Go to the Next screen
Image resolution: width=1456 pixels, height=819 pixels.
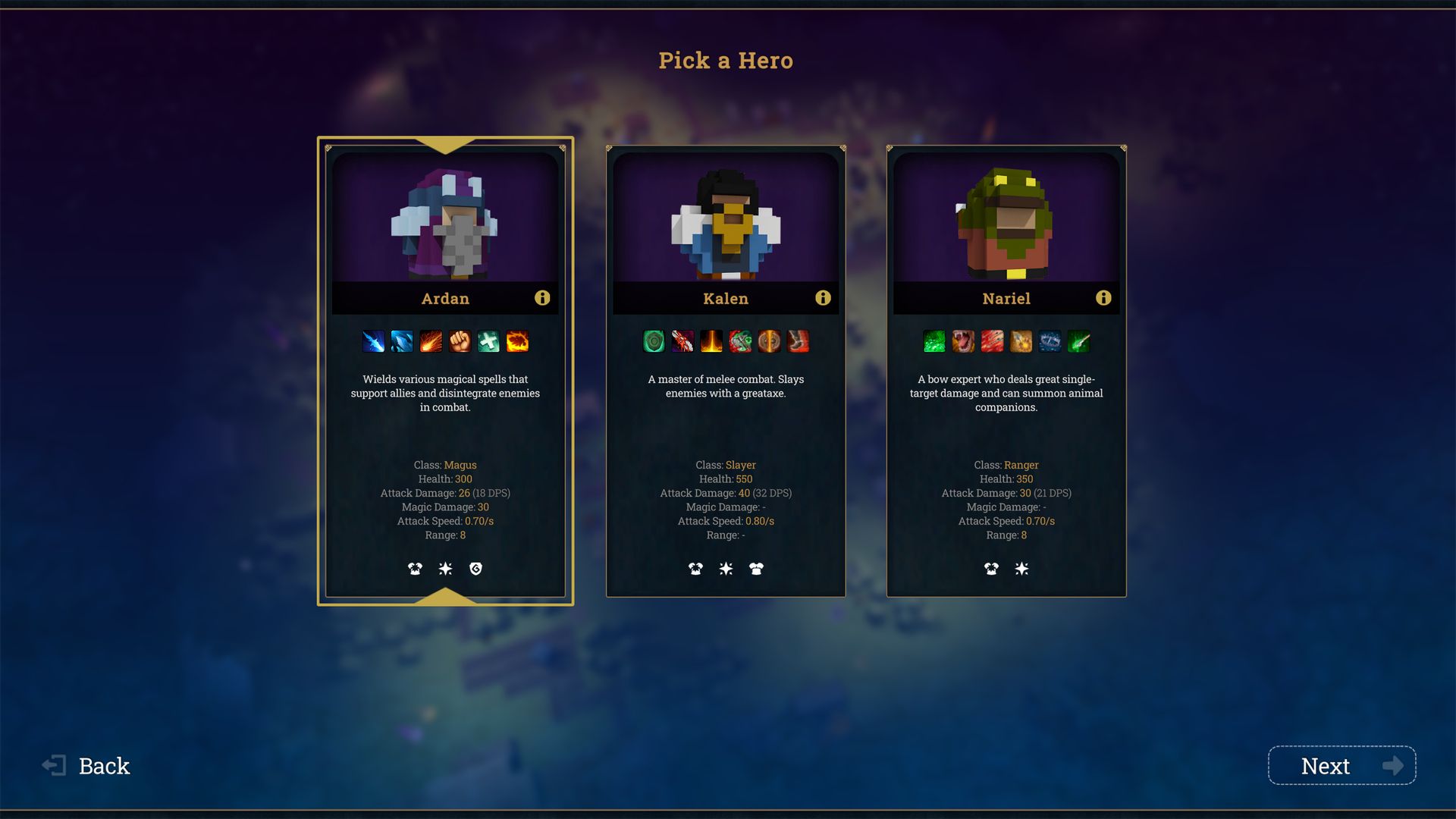pyautogui.click(x=1341, y=766)
